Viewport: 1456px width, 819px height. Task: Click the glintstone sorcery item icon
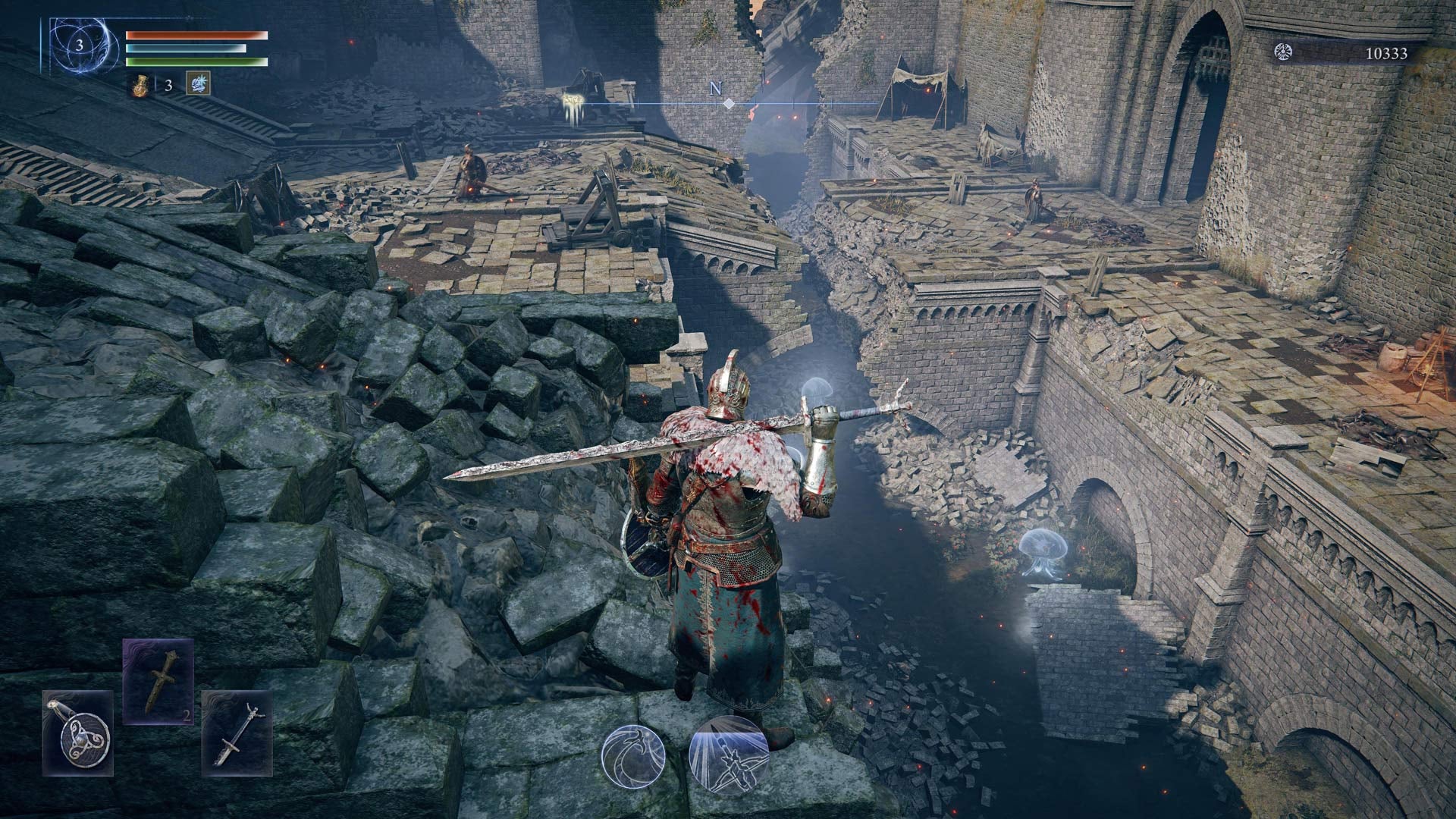(x=199, y=83)
